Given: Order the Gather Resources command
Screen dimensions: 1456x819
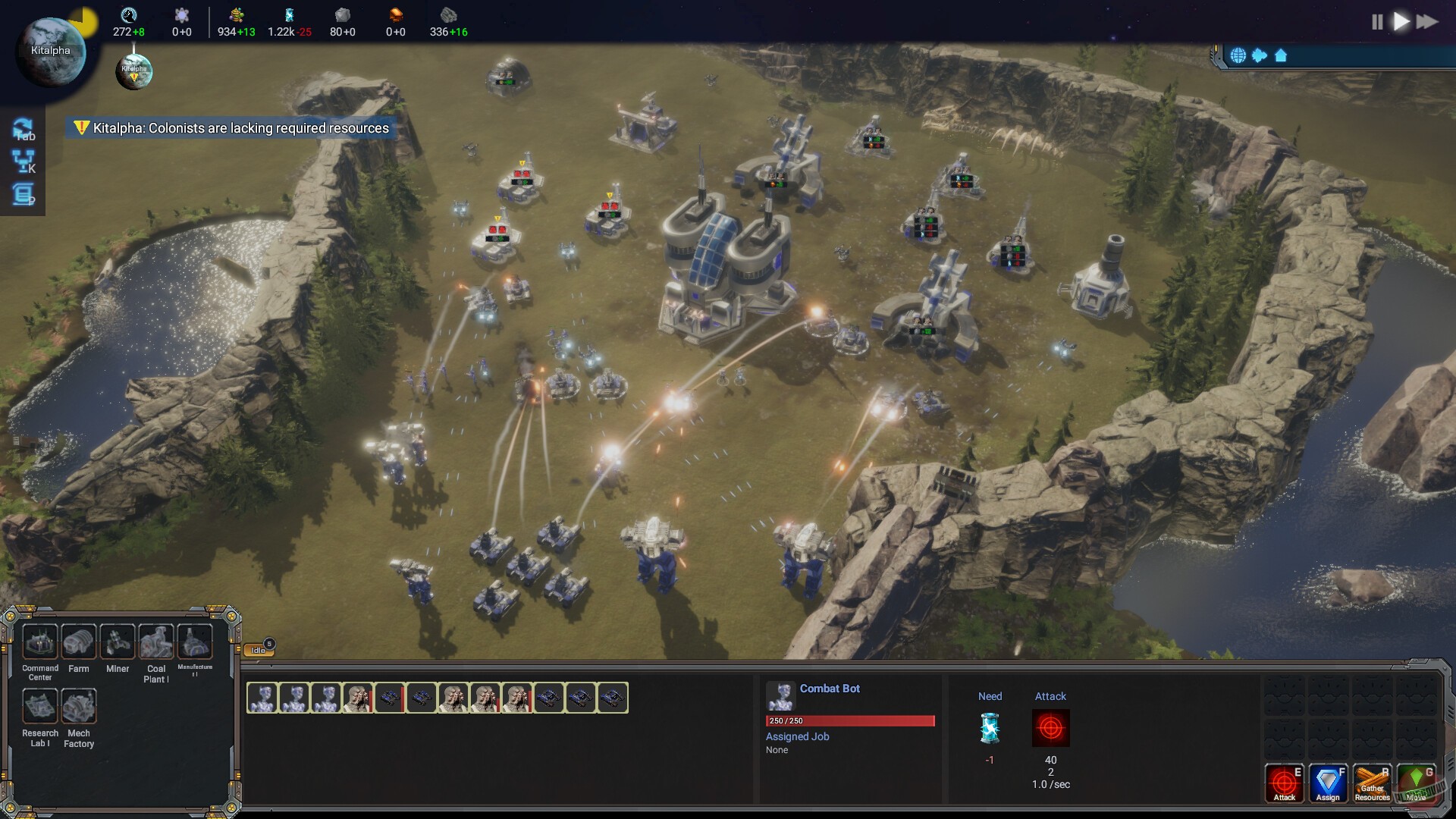Looking at the screenshot, I should tap(1372, 781).
